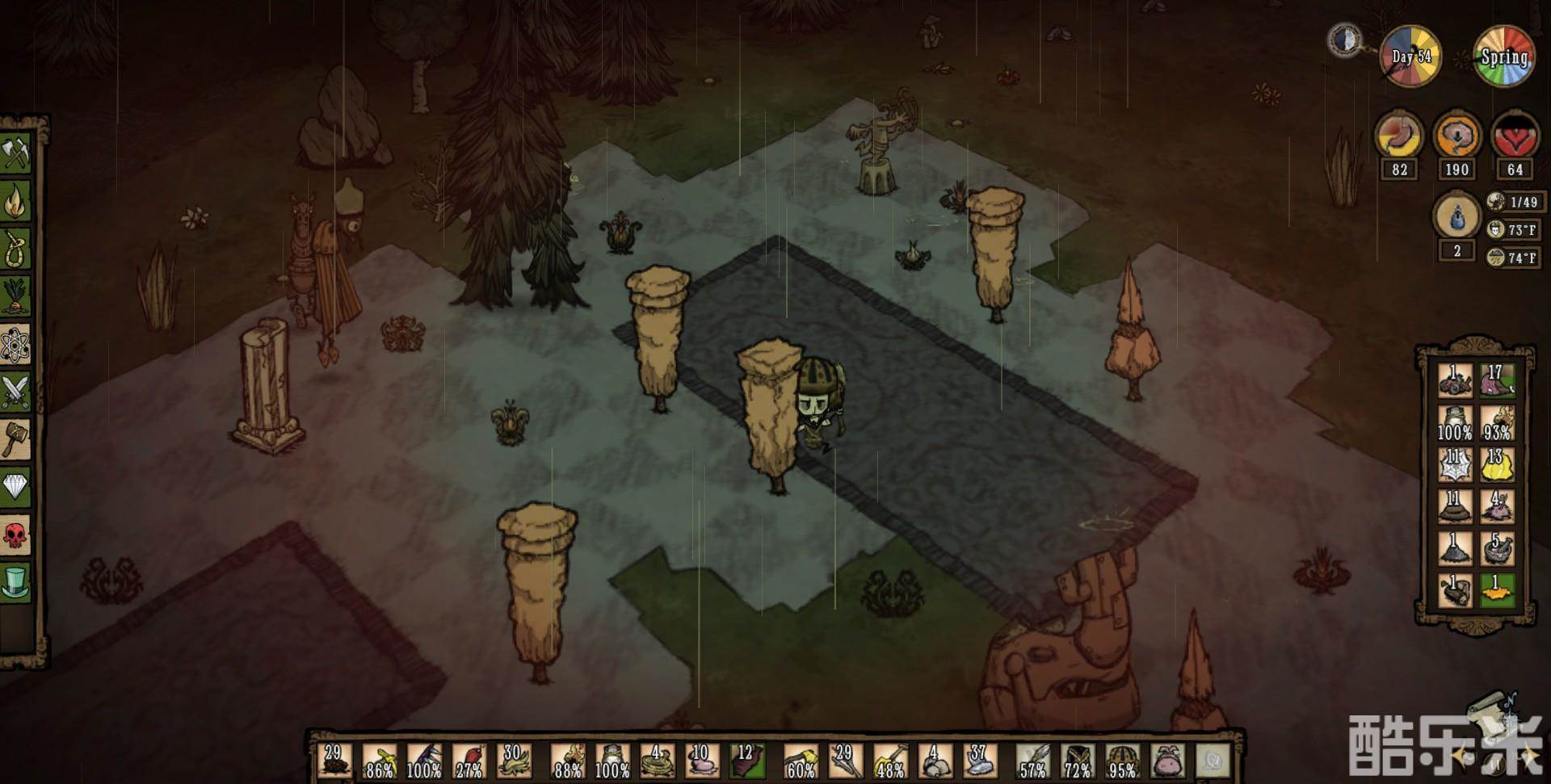Select the green top hat Dress tab
This screenshot has height=784, width=1551.
coord(16,581)
